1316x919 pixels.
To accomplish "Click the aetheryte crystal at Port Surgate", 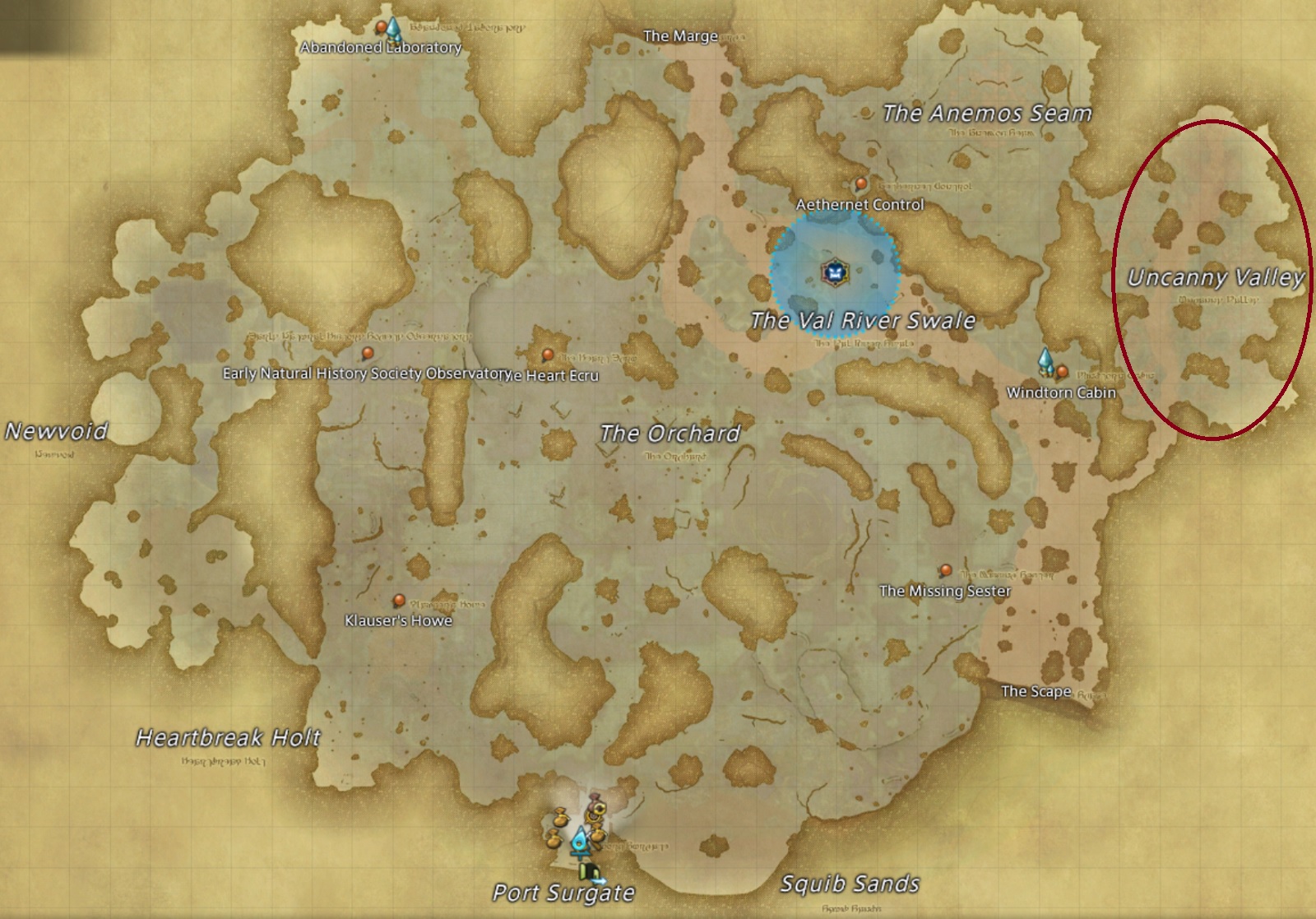I will tap(581, 841).
